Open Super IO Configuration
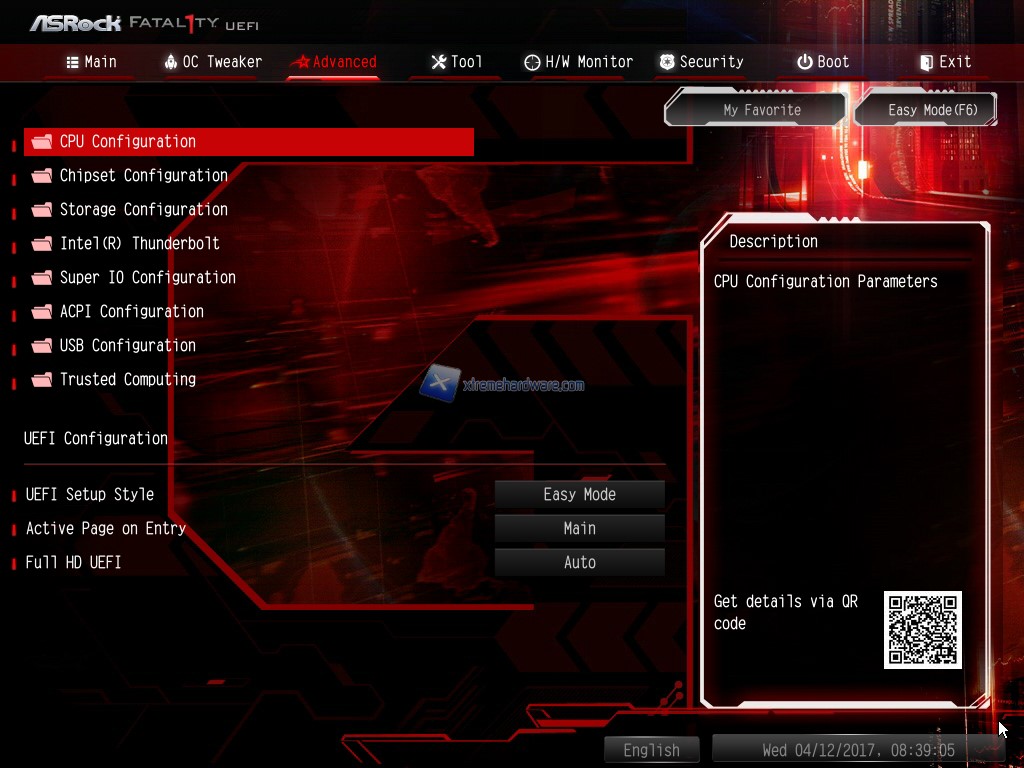 point(147,278)
